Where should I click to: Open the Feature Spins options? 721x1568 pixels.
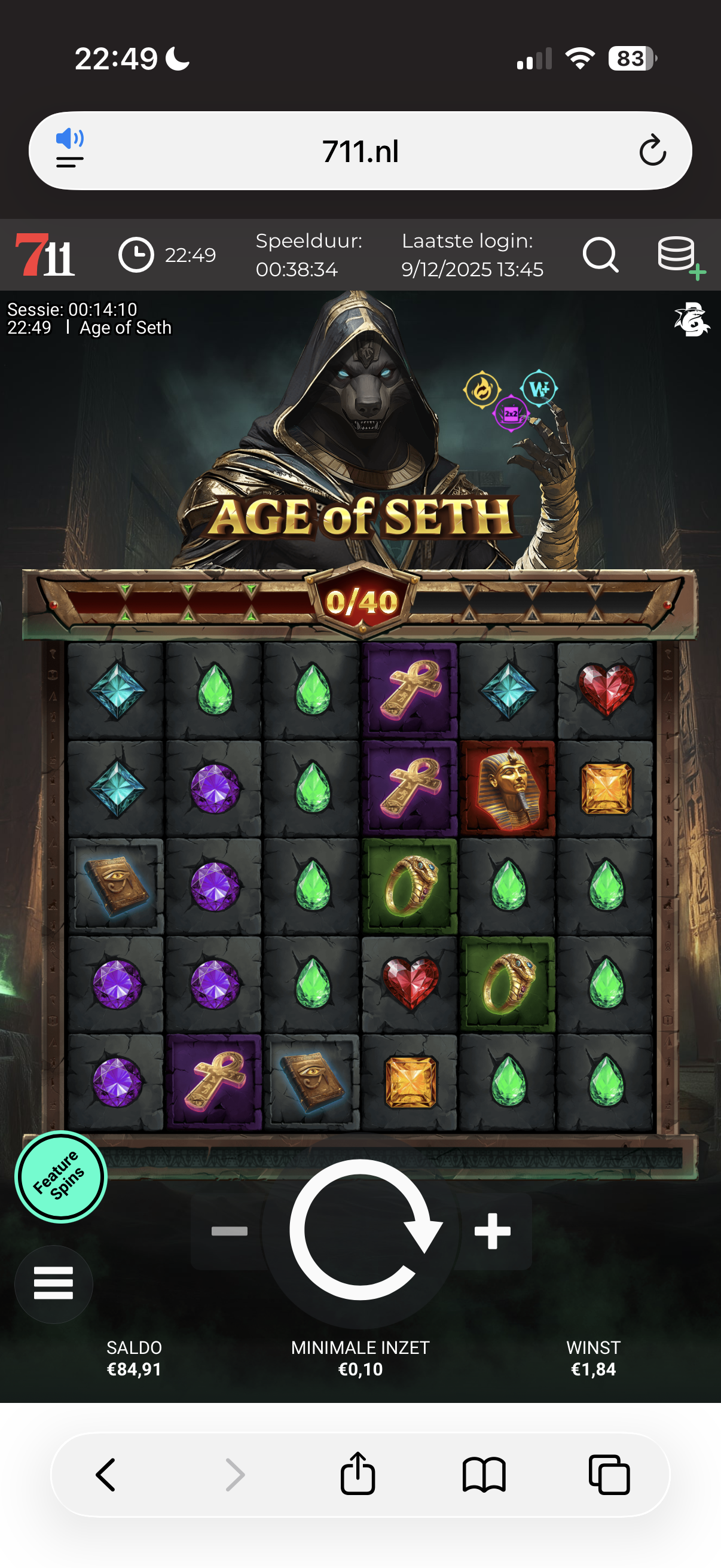pyautogui.click(x=61, y=1177)
